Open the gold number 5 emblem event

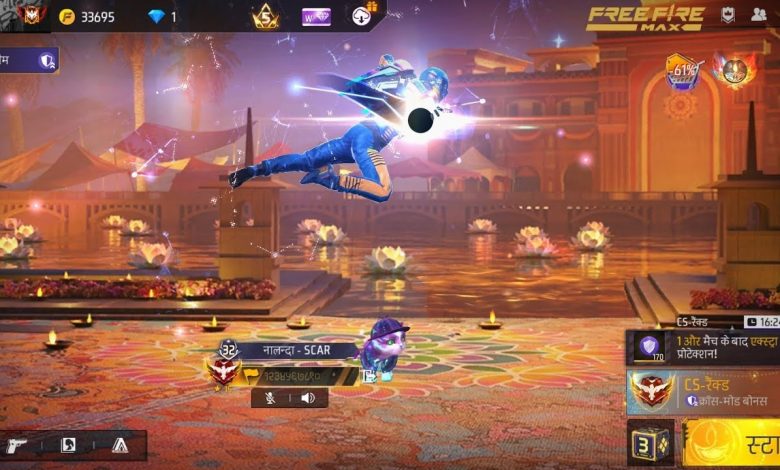(x=266, y=16)
